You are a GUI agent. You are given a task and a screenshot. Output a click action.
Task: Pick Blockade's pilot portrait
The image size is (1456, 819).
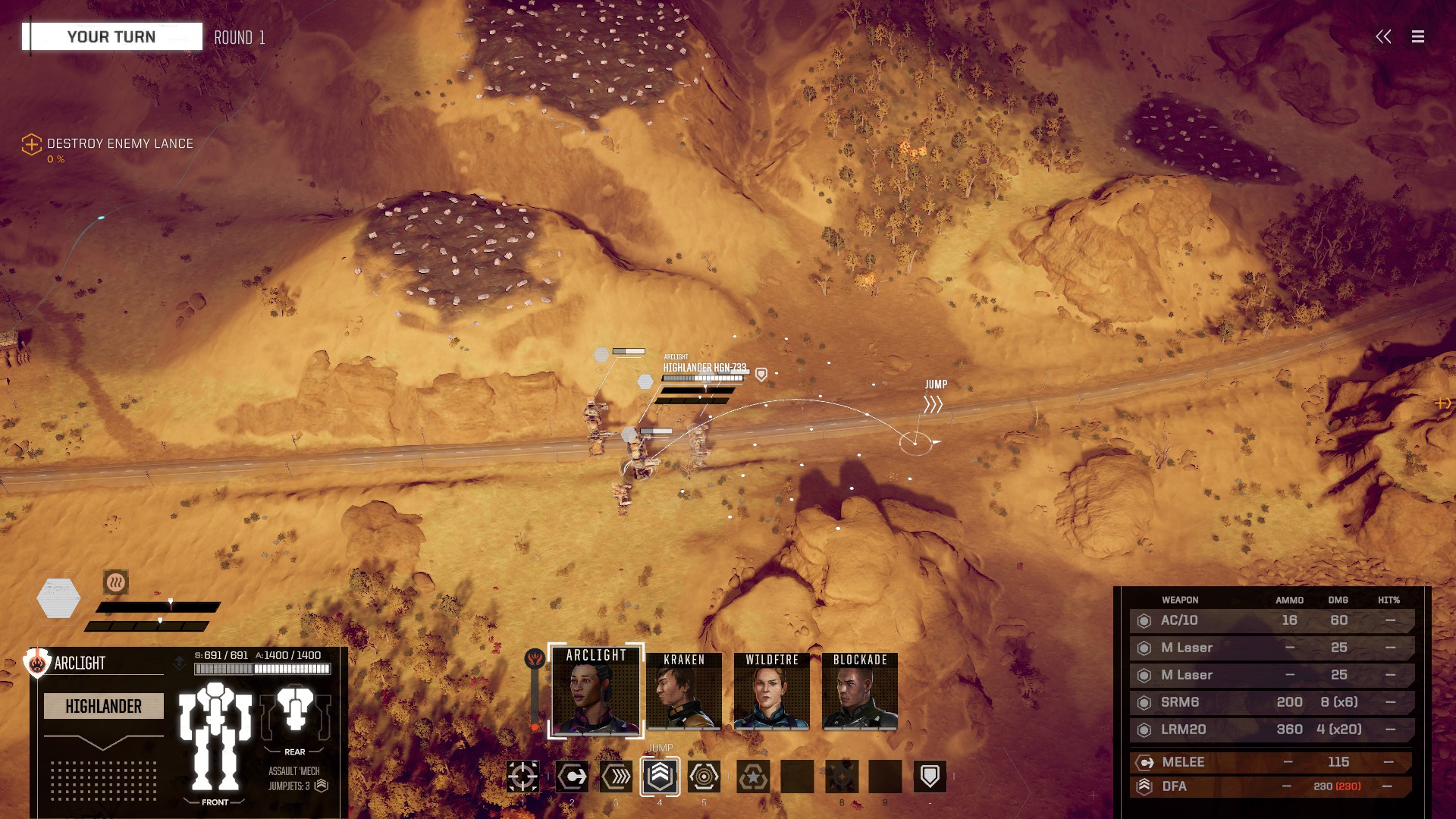pos(860,692)
